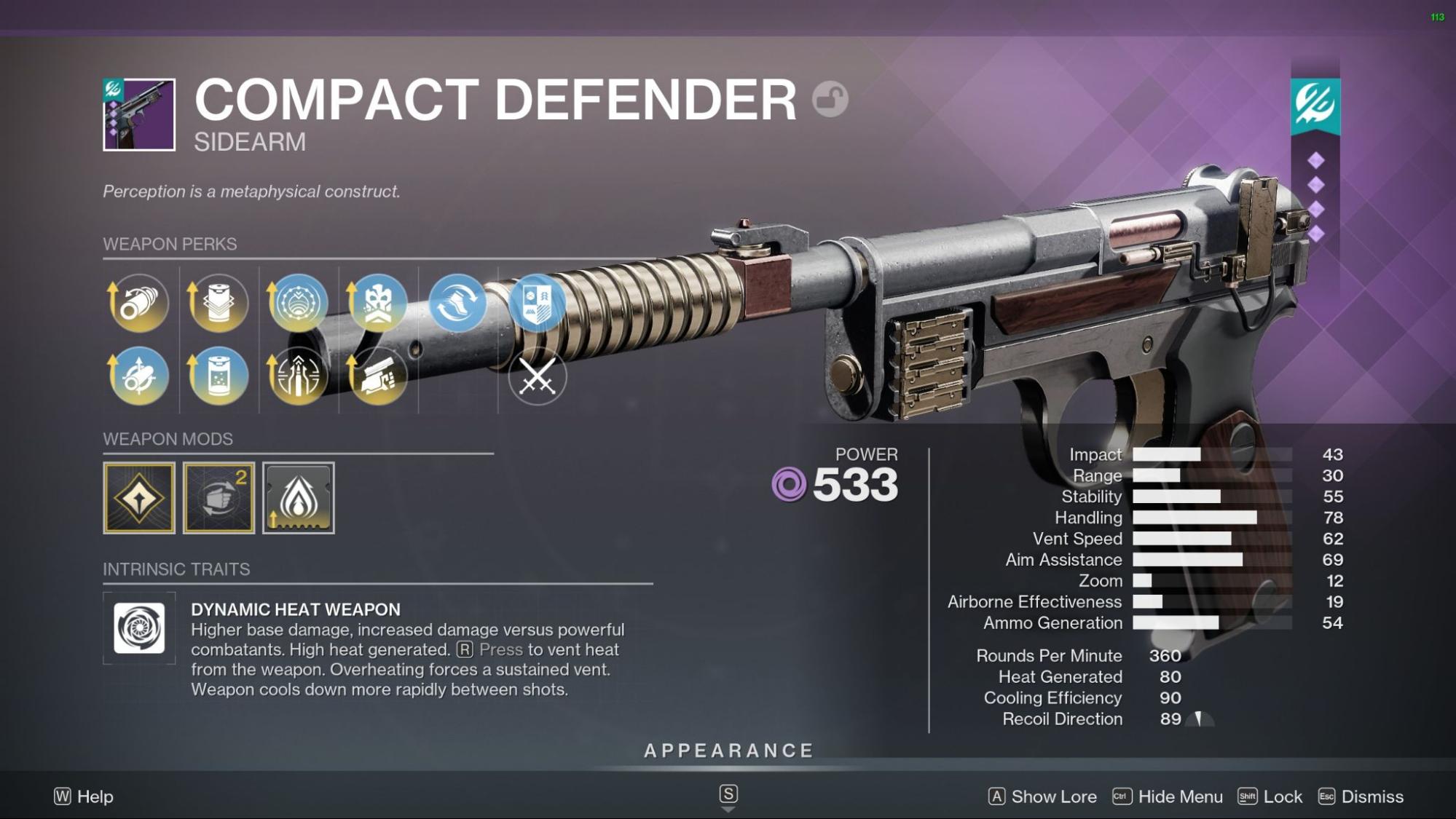Select the circular radar-dome trait perk
This screenshot has width=1456, height=819.
point(298,303)
